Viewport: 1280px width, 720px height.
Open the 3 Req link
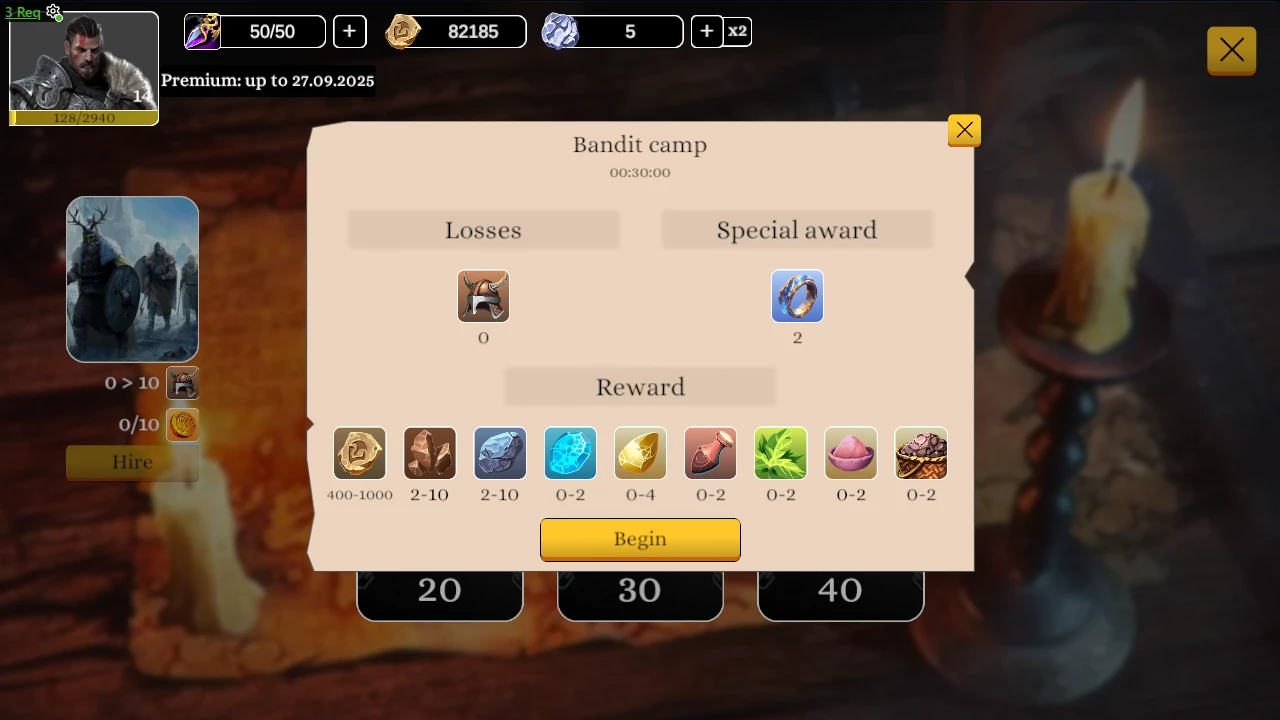click(x=21, y=12)
